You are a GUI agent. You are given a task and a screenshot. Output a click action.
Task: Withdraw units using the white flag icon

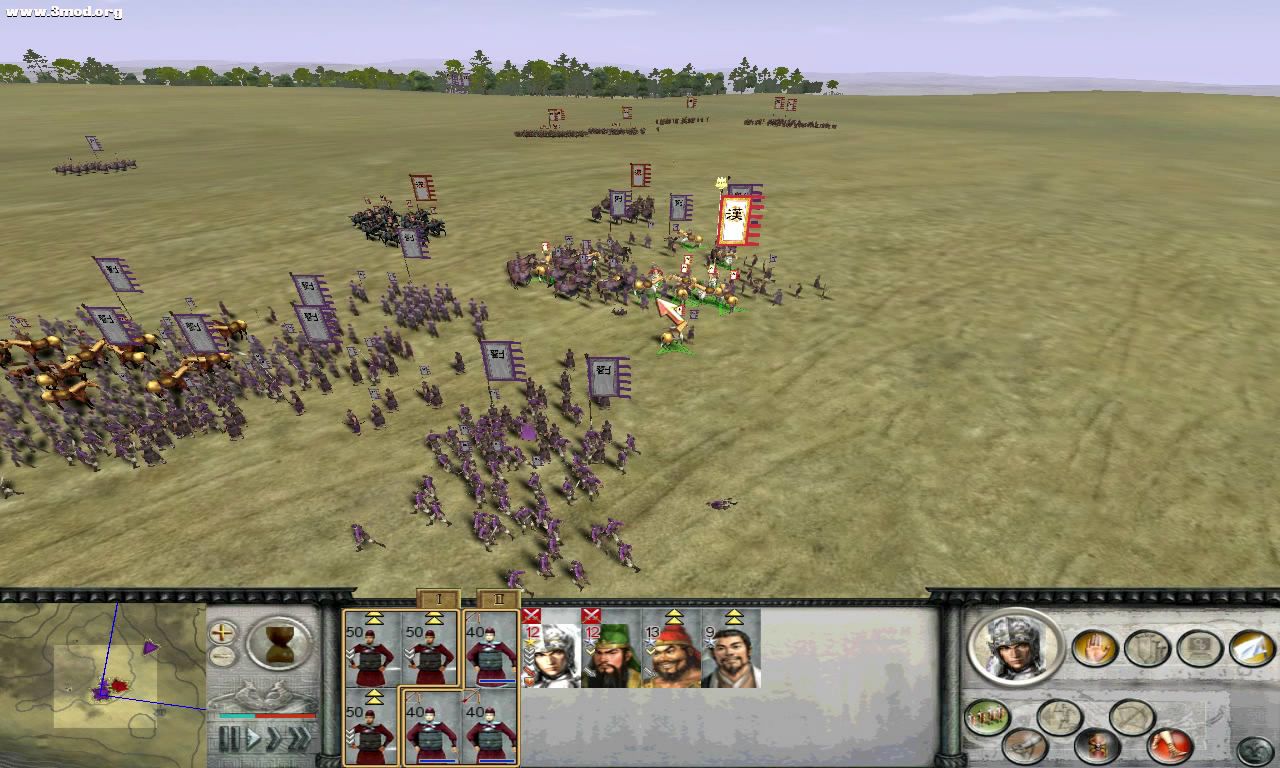click(x=1251, y=649)
